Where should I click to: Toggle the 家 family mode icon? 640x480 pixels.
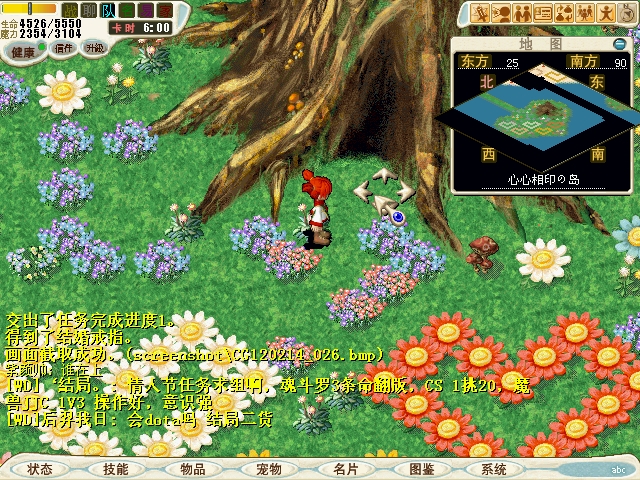pyautogui.click(x=163, y=9)
